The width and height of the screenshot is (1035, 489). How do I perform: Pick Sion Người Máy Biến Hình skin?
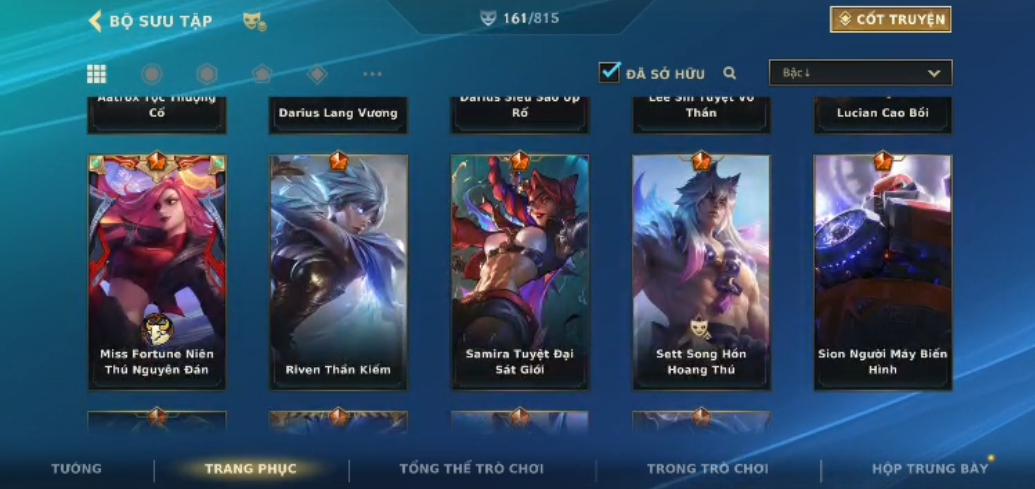[x=882, y=270]
